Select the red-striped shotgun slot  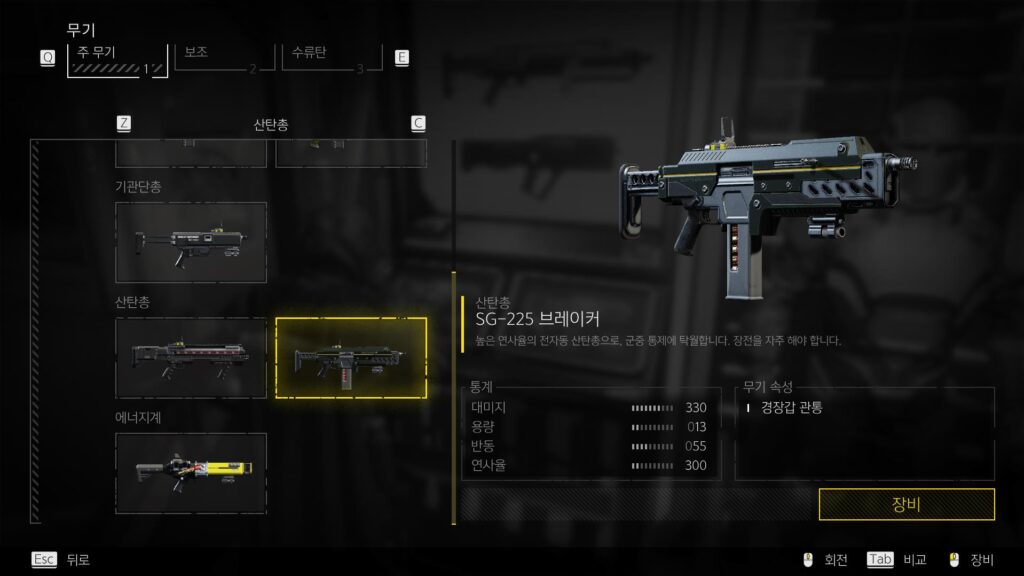(191, 357)
